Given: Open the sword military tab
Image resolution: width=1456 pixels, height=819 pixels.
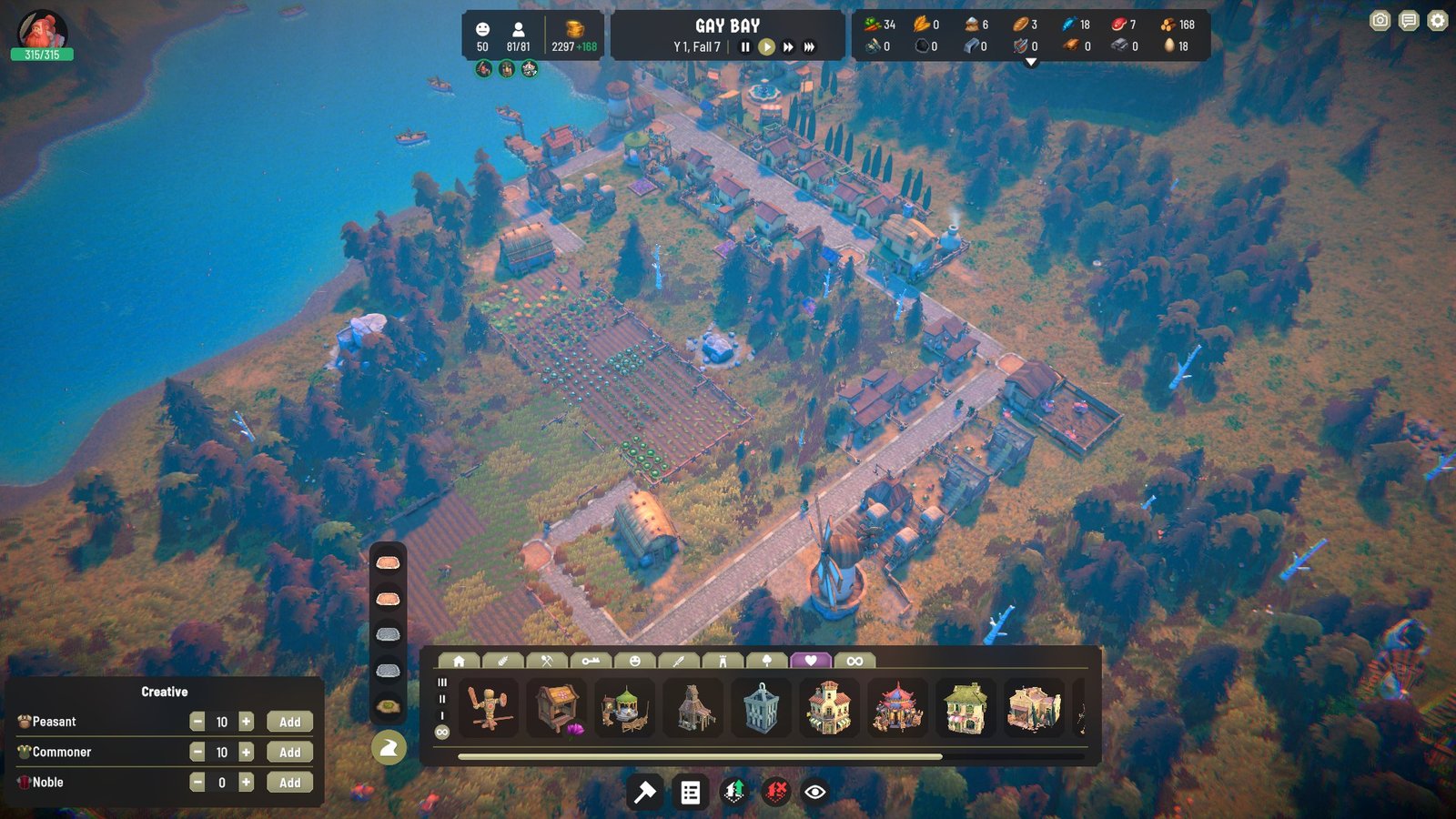Looking at the screenshot, I should click(679, 661).
